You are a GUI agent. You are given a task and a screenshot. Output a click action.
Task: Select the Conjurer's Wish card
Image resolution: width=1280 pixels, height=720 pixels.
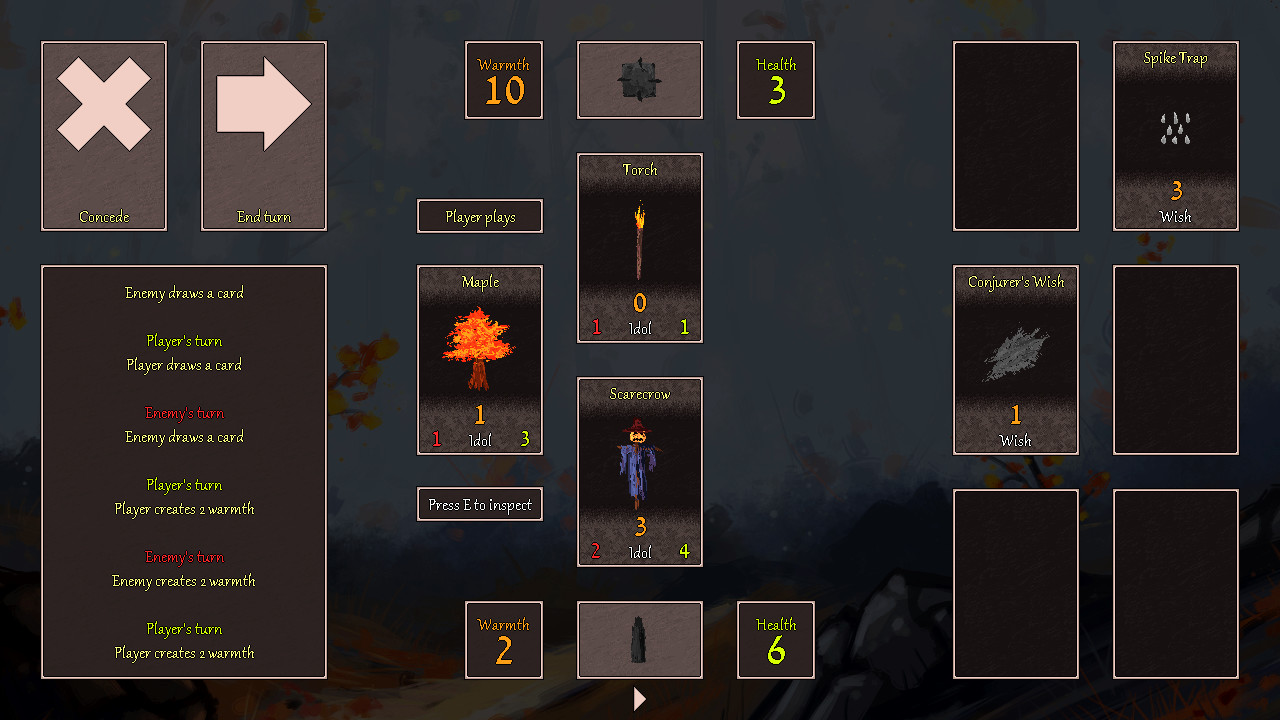[x=1015, y=360]
